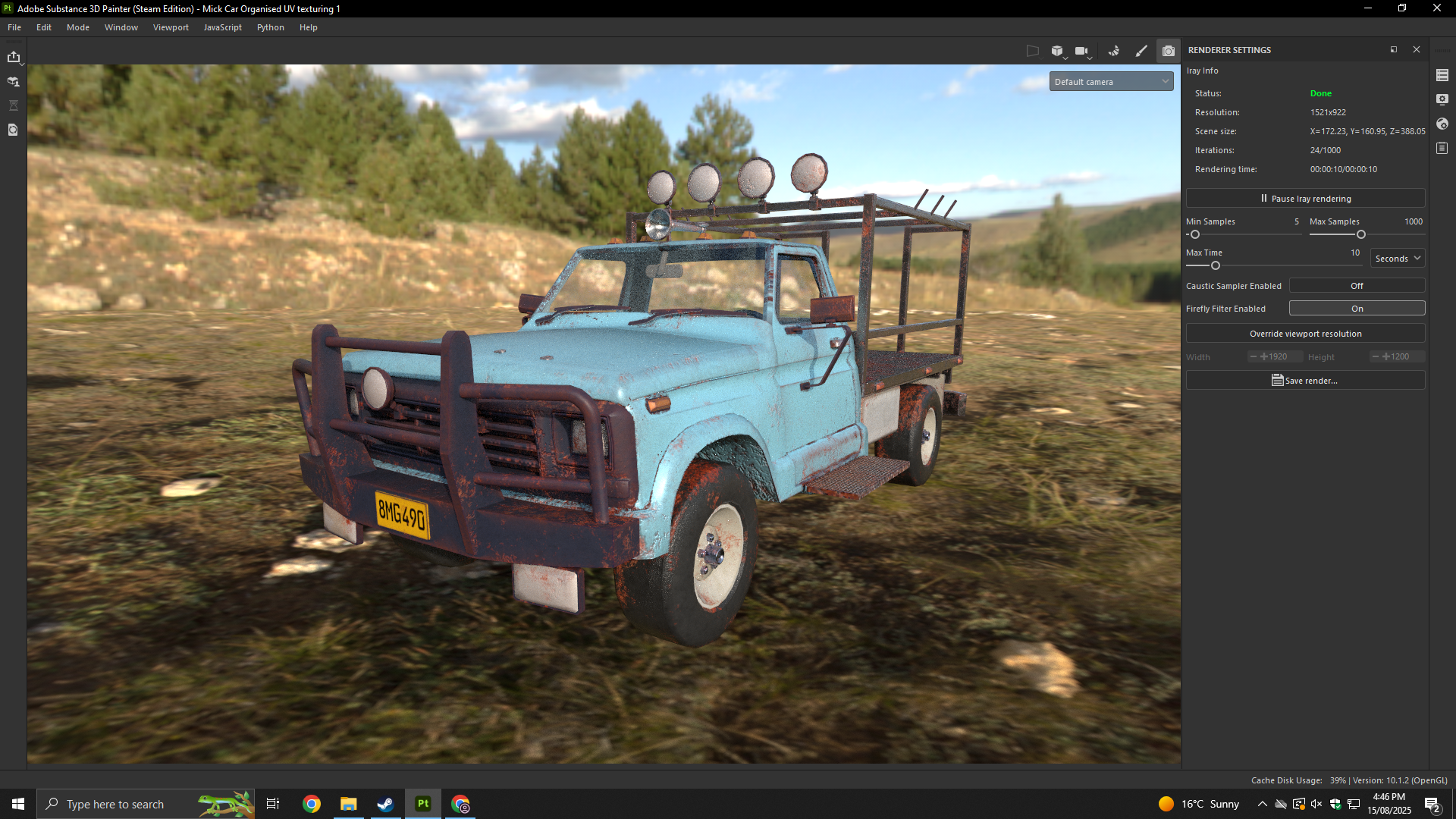Click Override viewport resolution button
1456x819 pixels.
click(1305, 334)
